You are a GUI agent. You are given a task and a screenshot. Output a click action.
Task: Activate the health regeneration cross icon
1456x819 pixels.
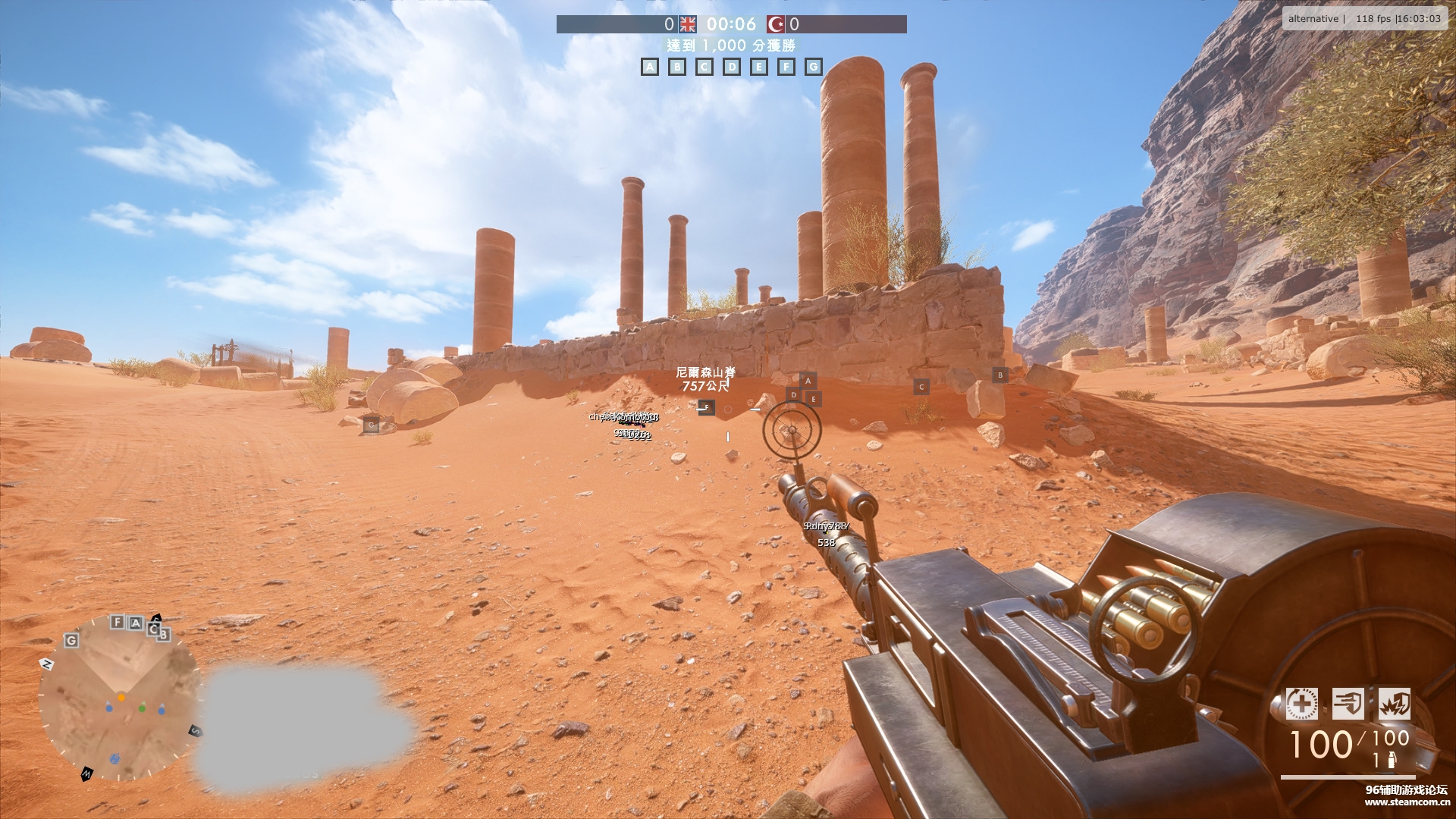pos(1301,704)
